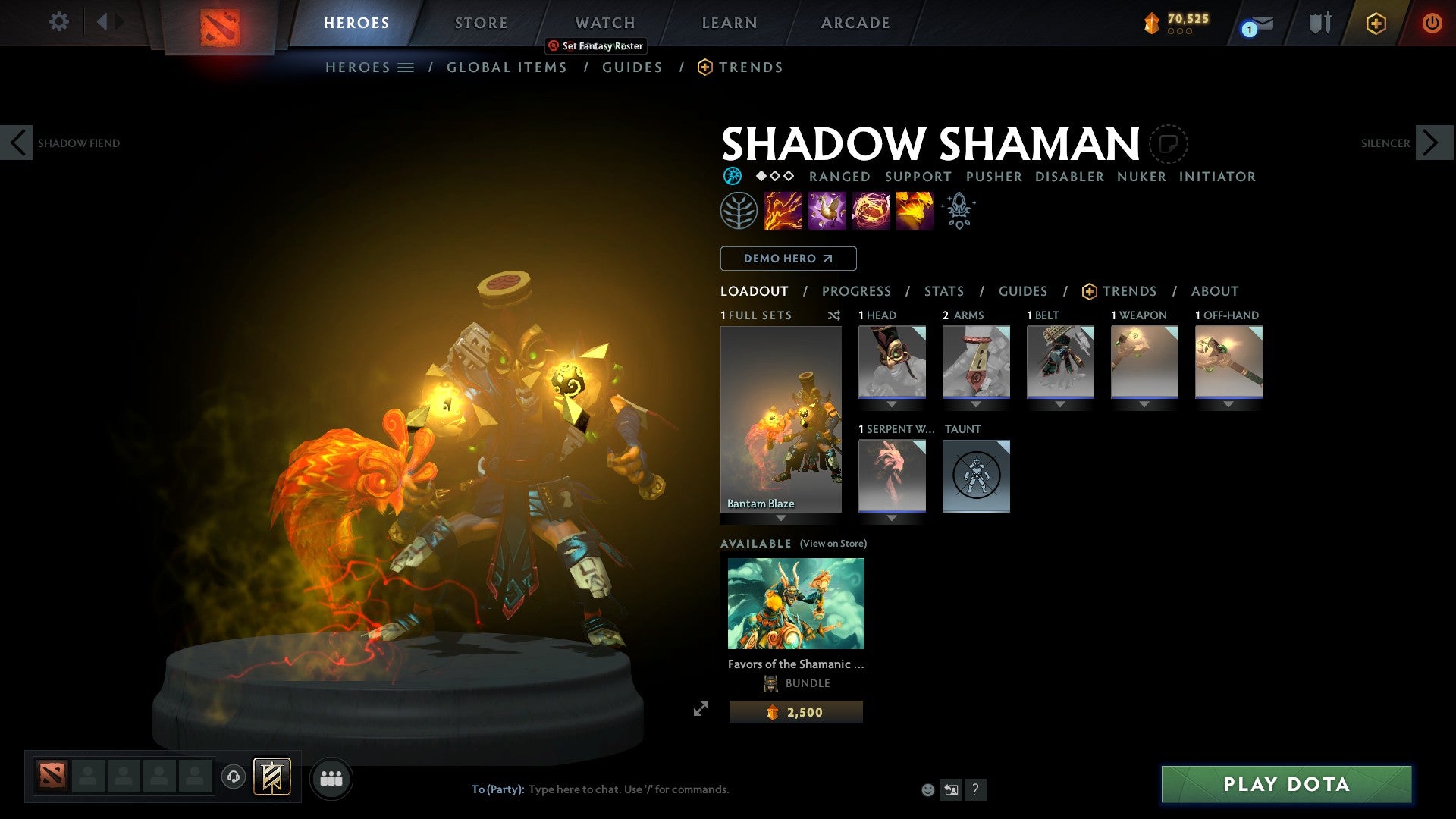Click the shuffle icon next to Full Sets
The width and height of the screenshot is (1456, 819).
click(834, 315)
